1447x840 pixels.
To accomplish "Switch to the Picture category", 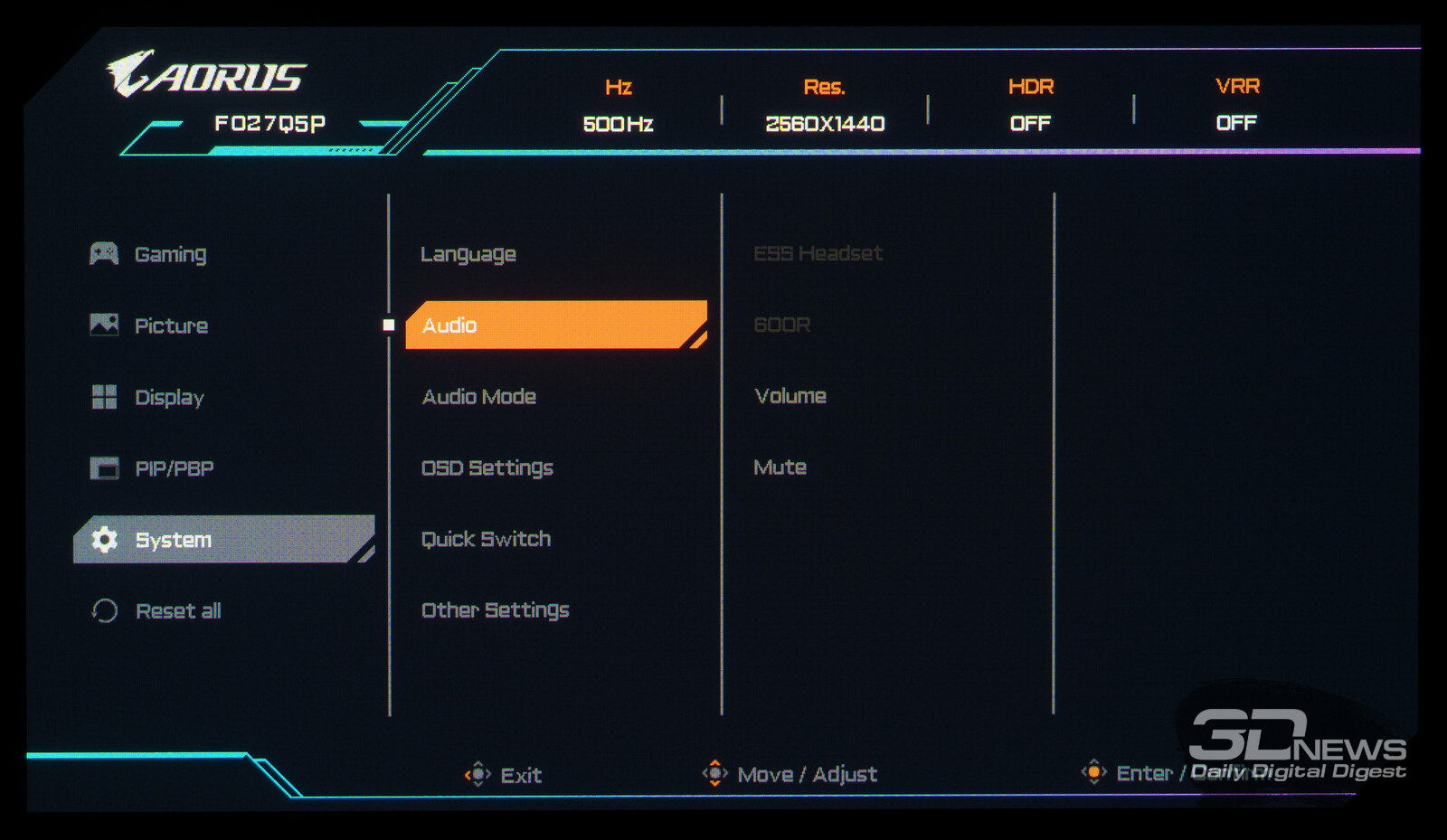I will point(170,326).
